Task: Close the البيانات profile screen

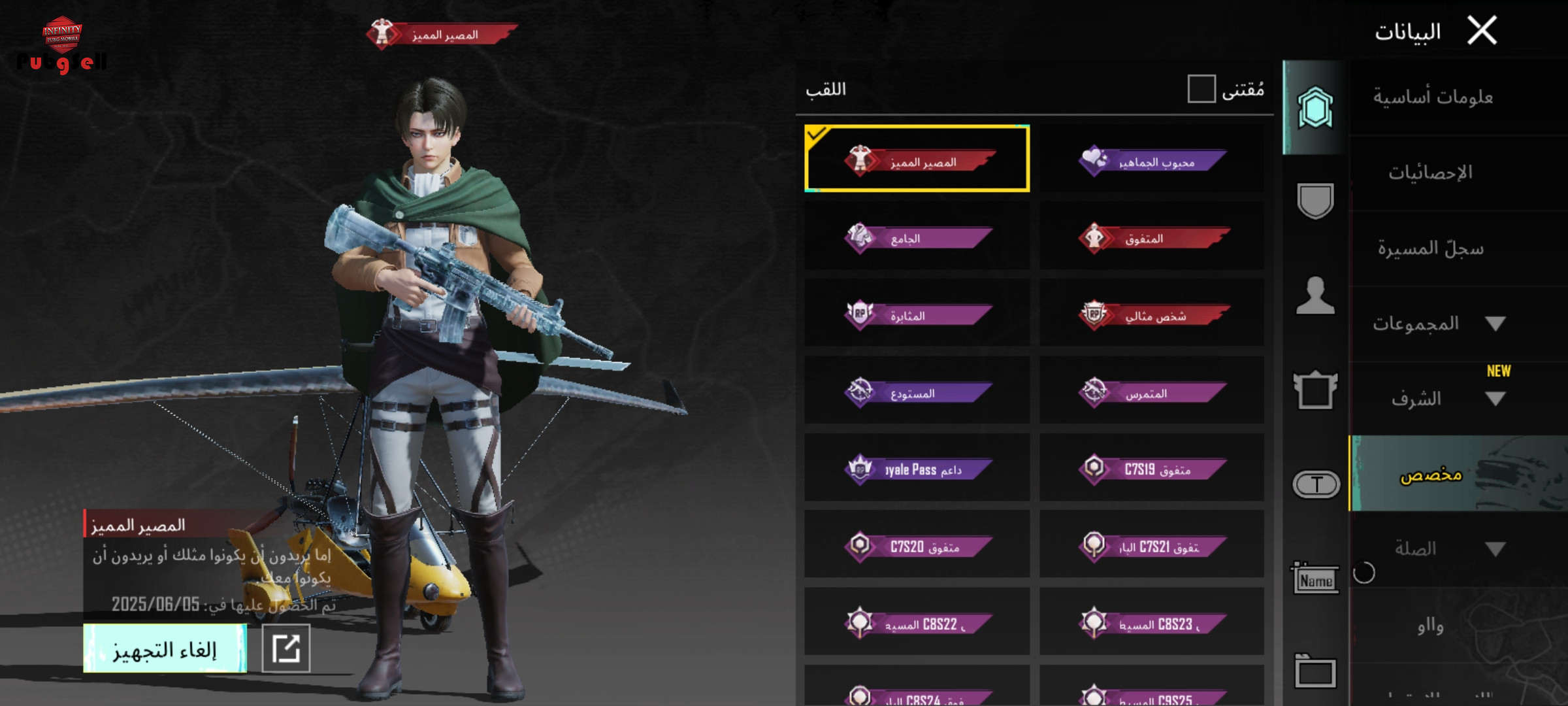Action: tap(1482, 31)
